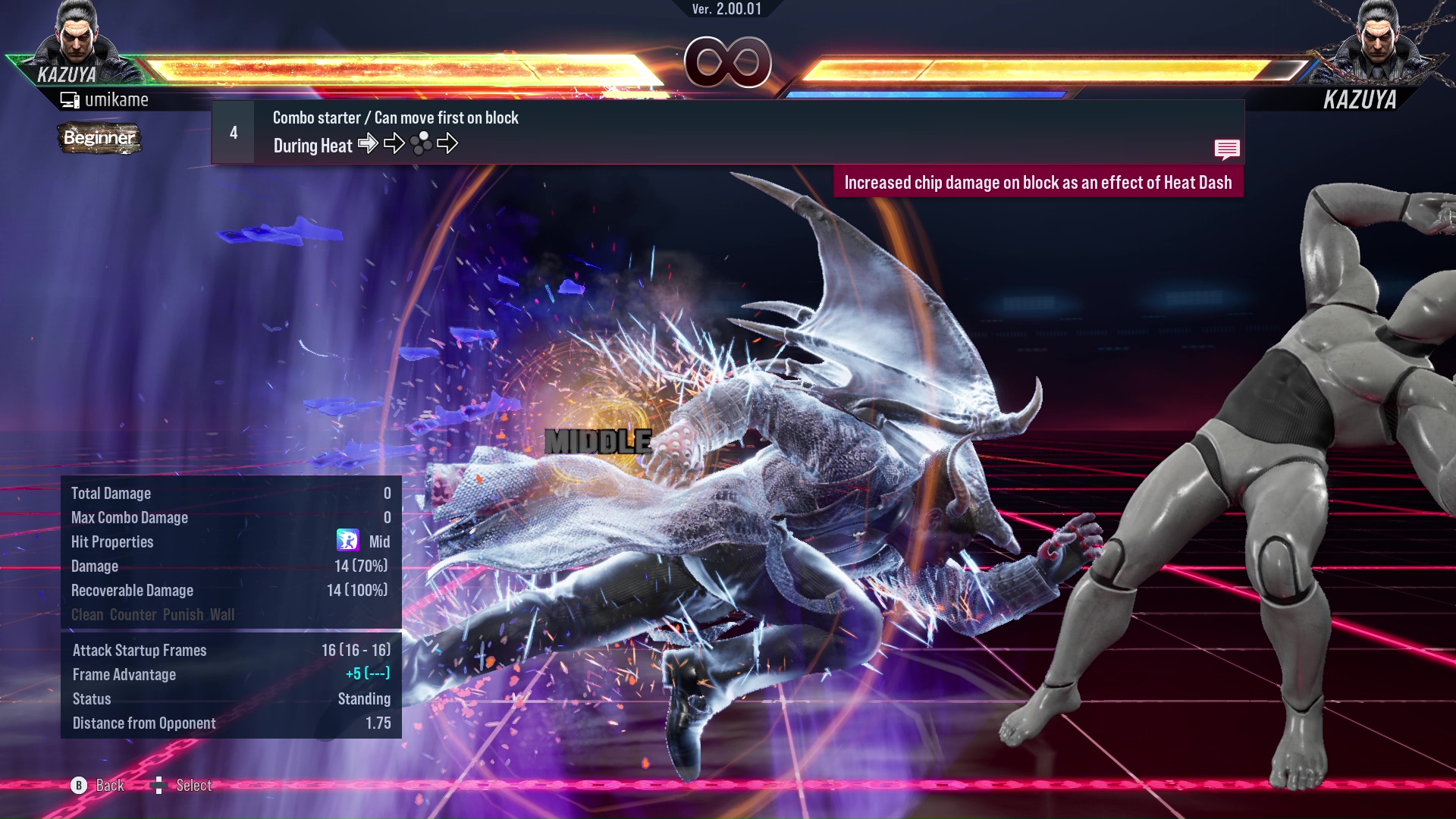The width and height of the screenshot is (1456, 819).
Task: Click the d-pad icon next to Select
Action: pyautogui.click(x=159, y=785)
